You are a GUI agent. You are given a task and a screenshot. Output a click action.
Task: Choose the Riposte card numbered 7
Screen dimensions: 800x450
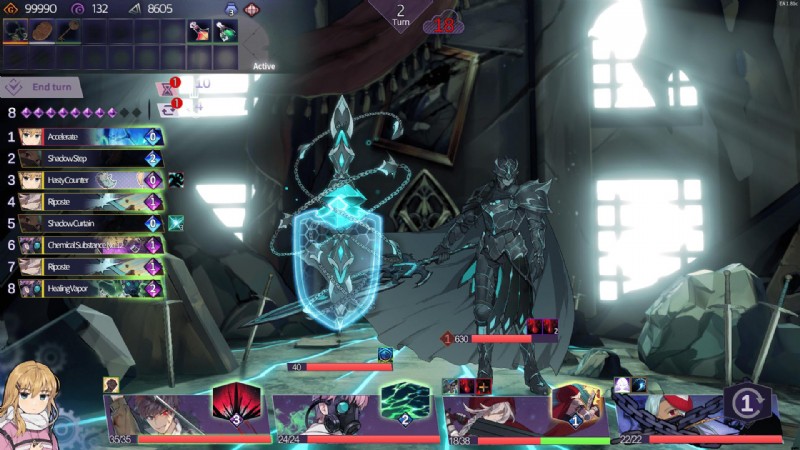click(x=90, y=267)
